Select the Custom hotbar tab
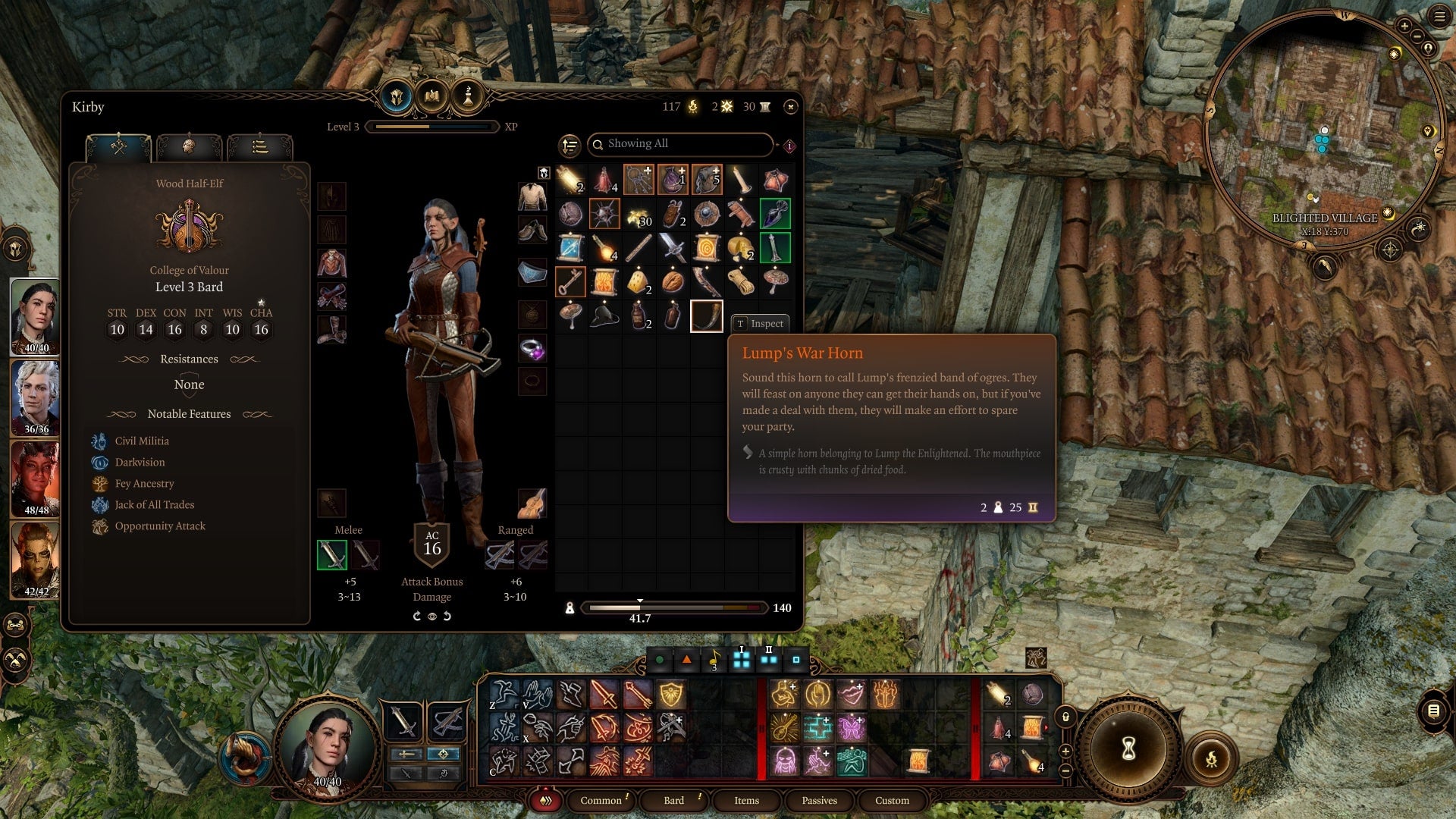Viewport: 1456px width, 819px height. click(x=892, y=800)
